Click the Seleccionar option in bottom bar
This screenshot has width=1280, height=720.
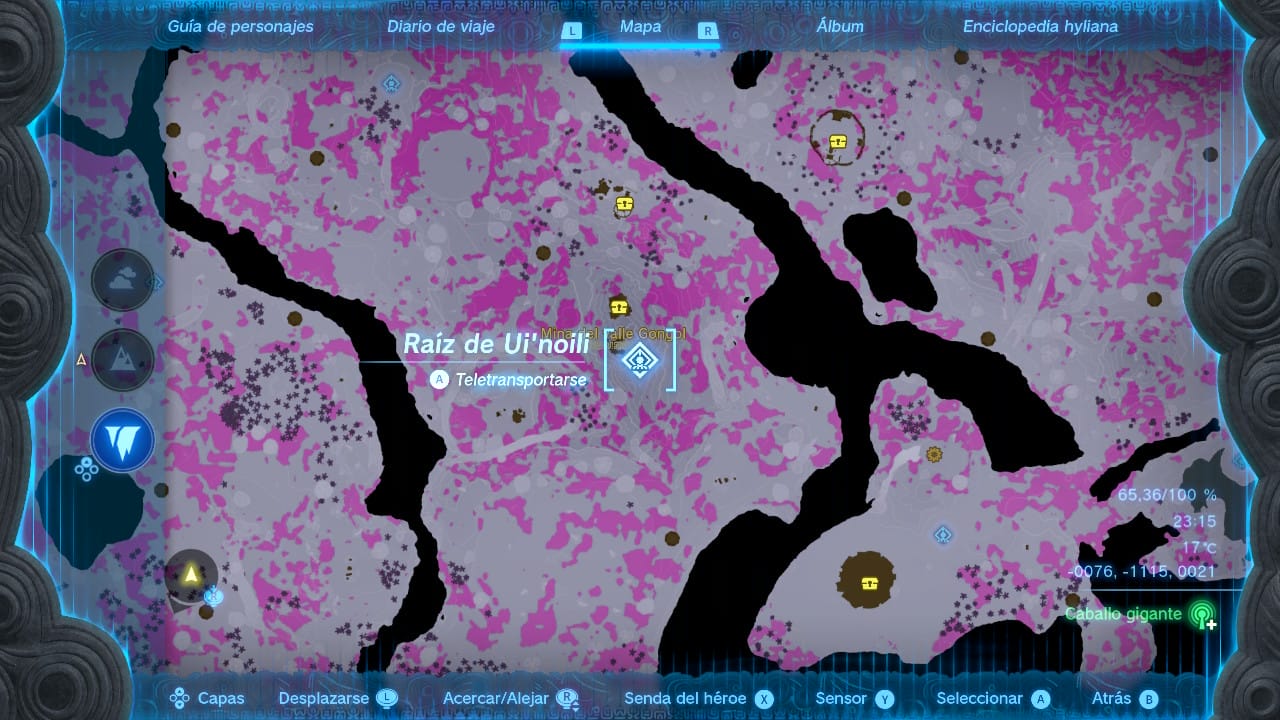coord(993,699)
